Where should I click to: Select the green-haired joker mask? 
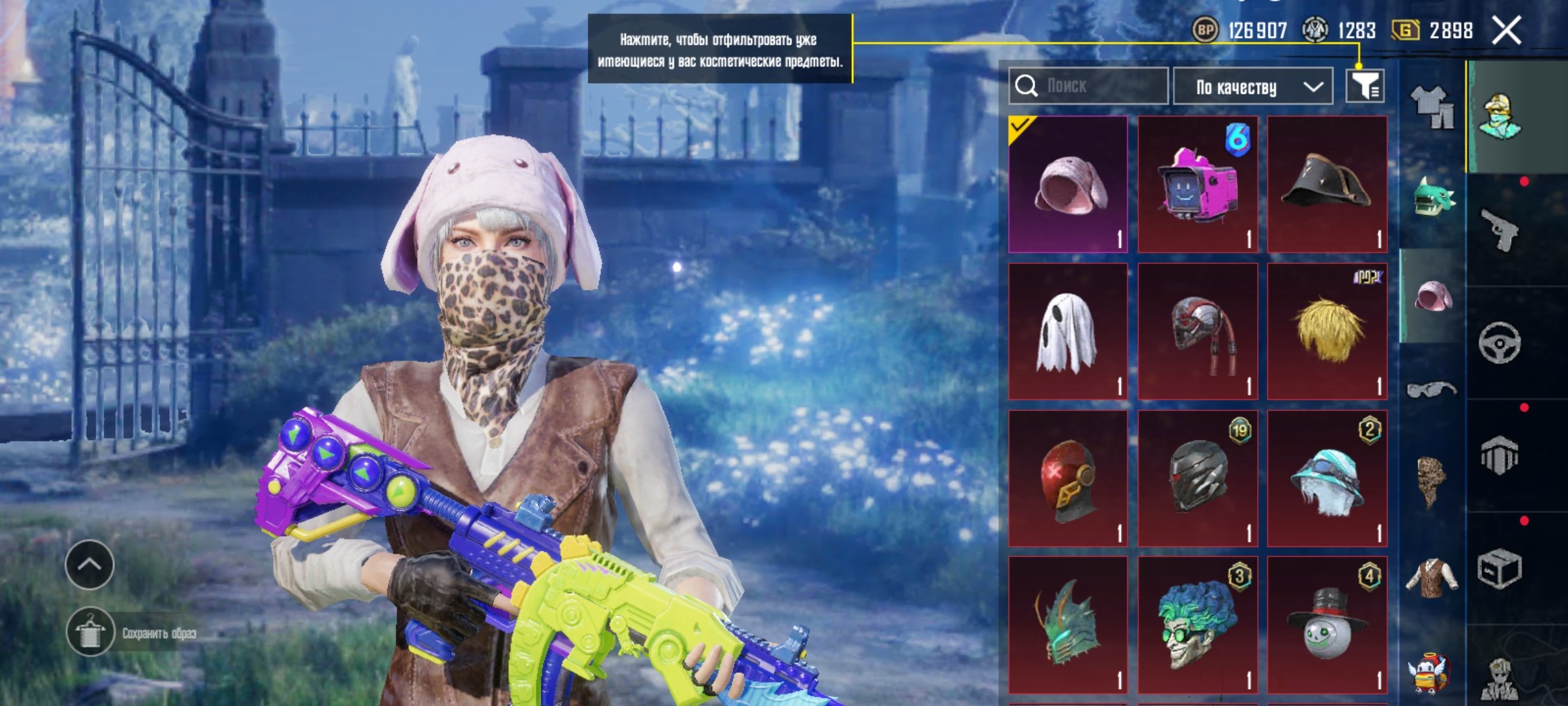1198,626
